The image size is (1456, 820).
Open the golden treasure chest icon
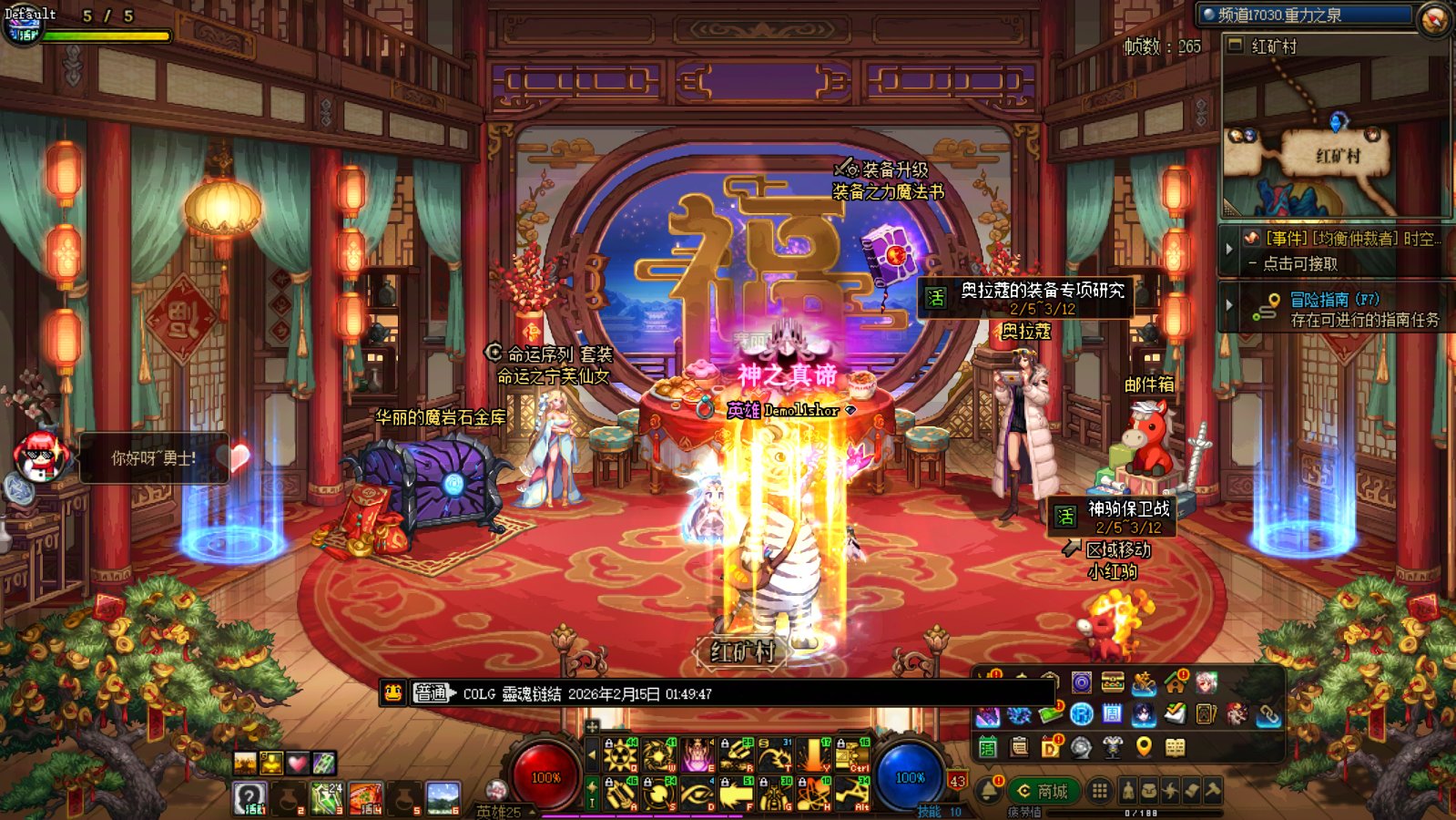pos(1112,682)
